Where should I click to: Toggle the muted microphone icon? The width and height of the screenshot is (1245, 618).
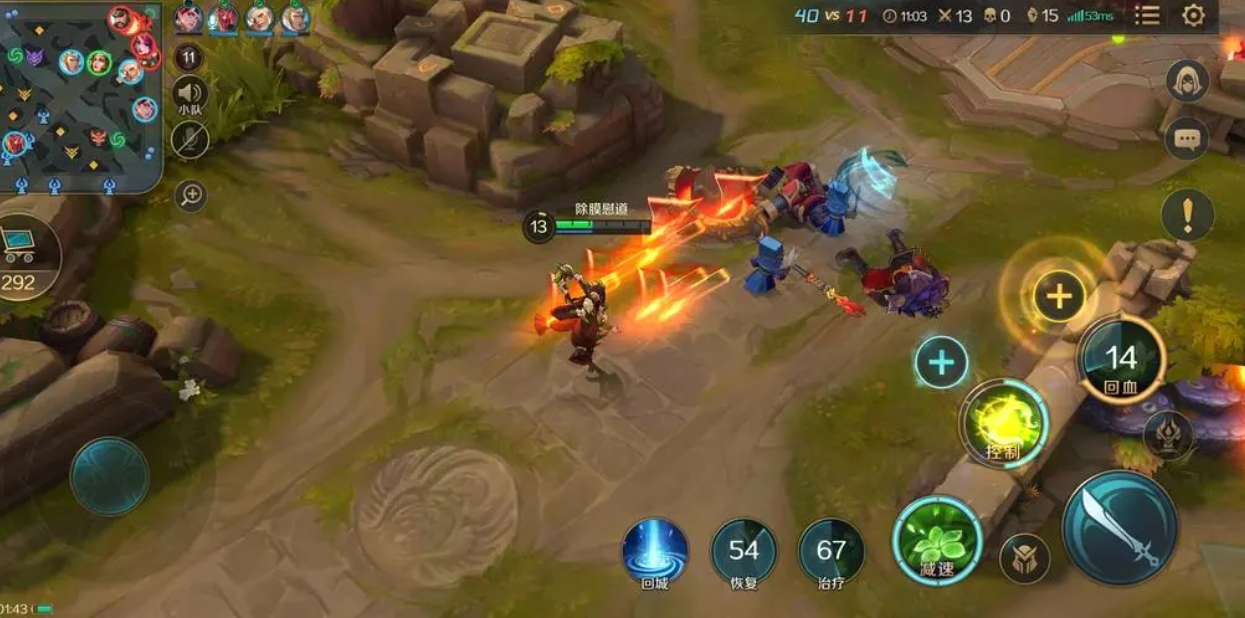pos(189,140)
